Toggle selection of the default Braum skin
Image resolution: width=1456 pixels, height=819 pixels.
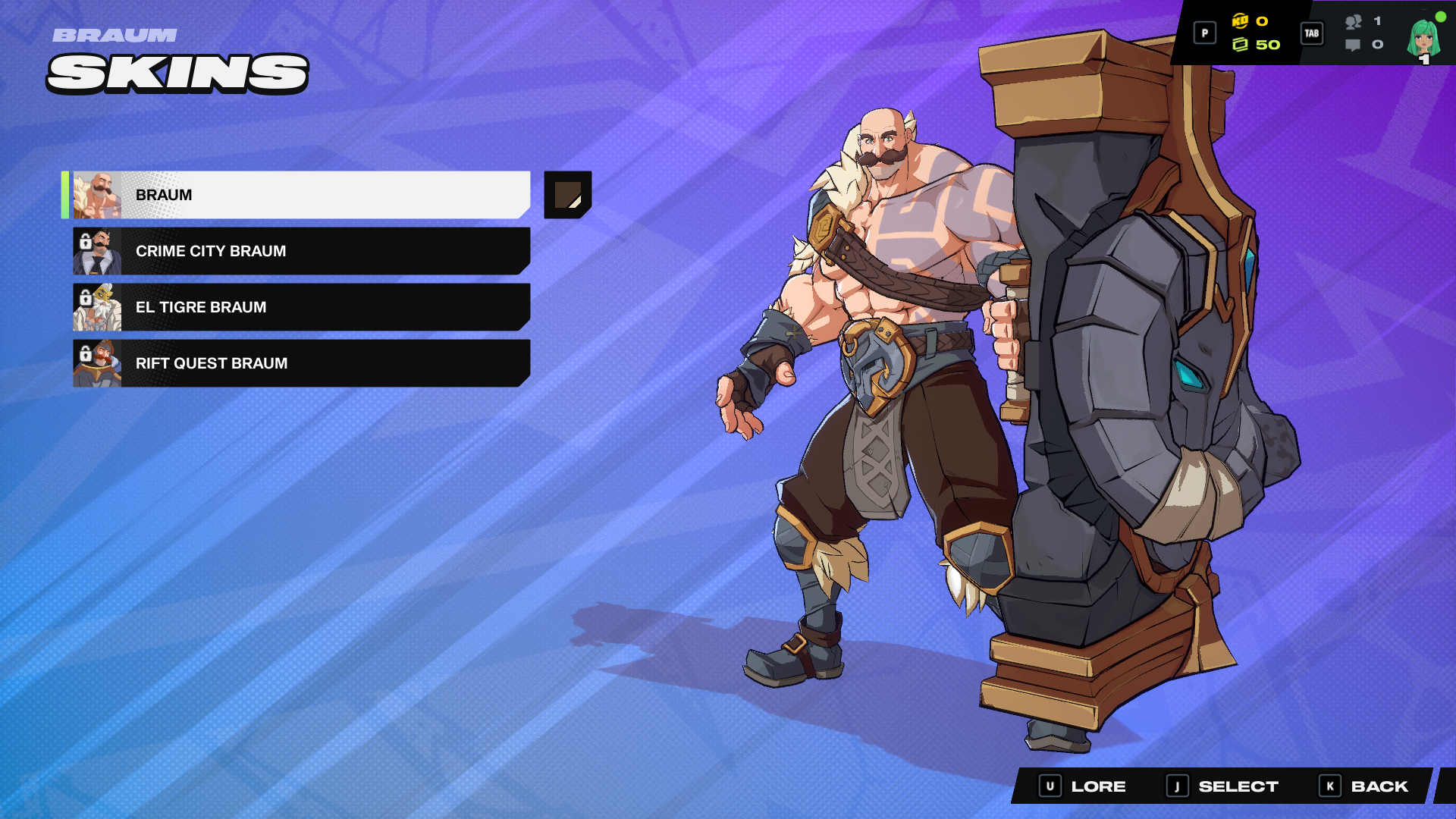click(303, 194)
